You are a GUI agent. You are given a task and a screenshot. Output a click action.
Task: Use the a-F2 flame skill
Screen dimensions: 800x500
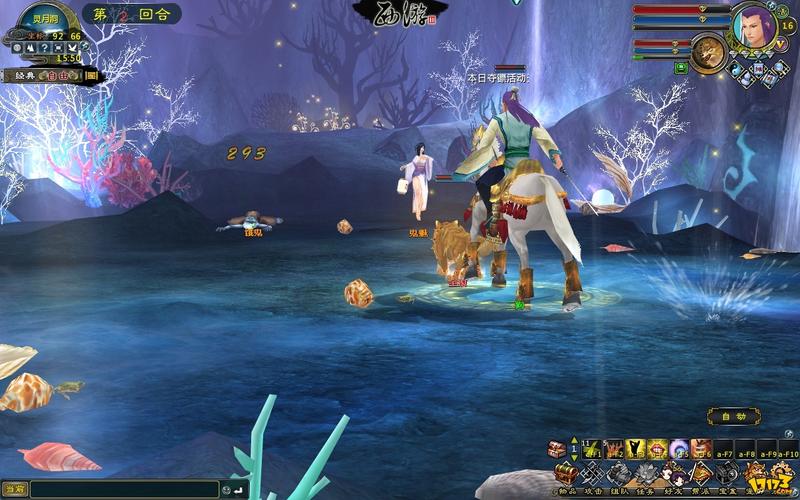611,449
